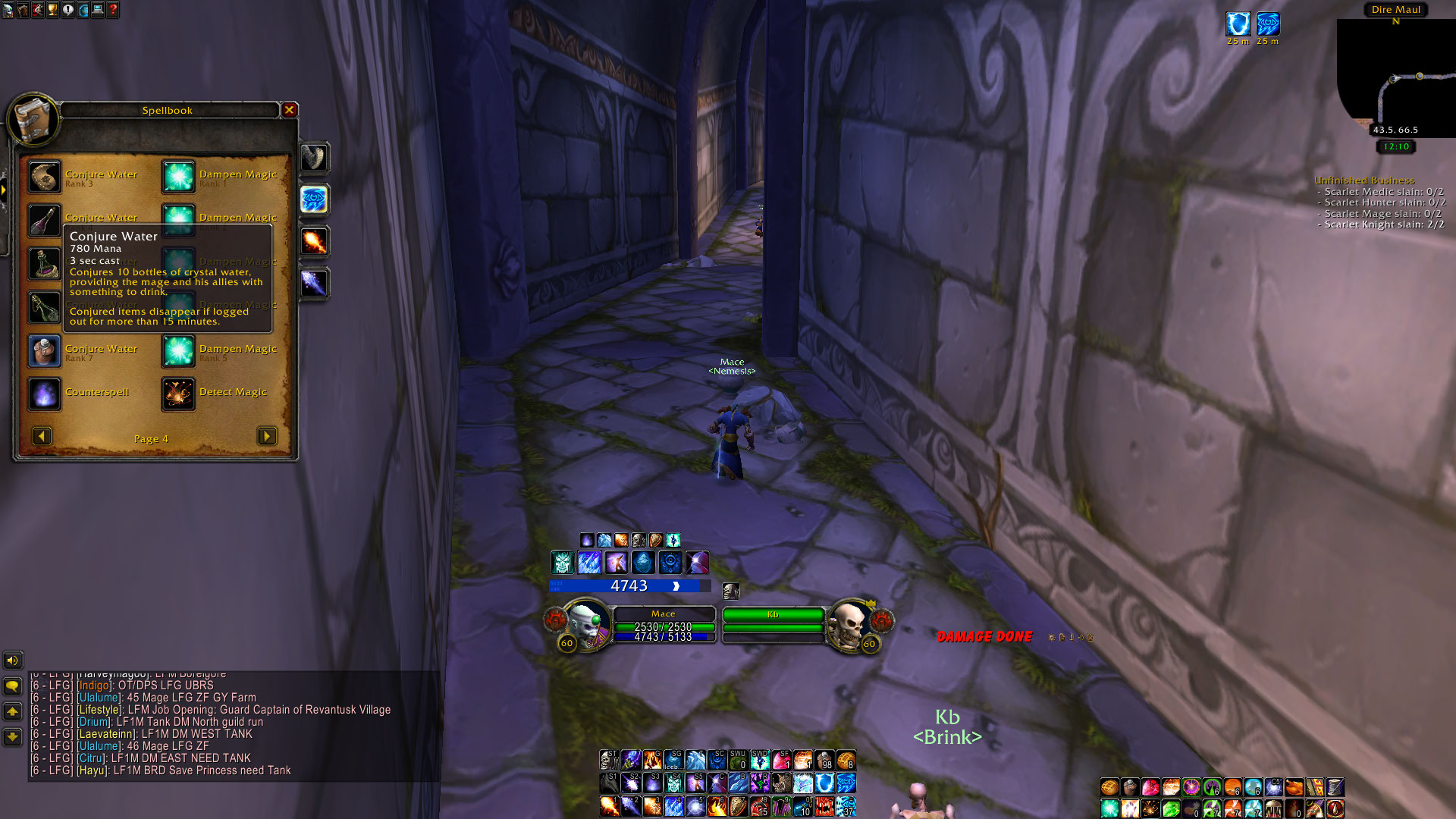Open the General spells tab

pyautogui.click(x=314, y=158)
